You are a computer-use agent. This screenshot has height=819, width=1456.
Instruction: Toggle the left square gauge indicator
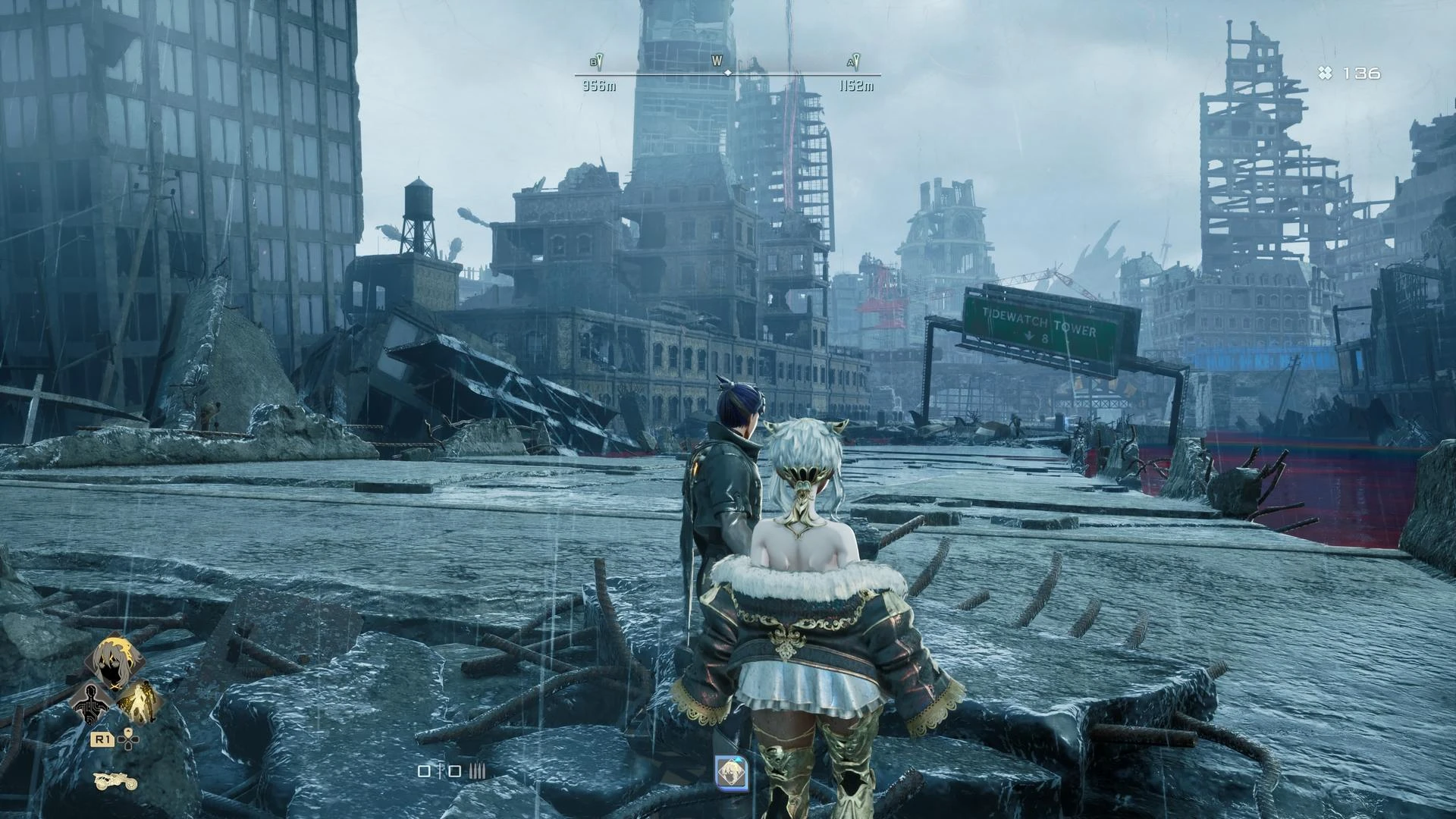pyautogui.click(x=423, y=771)
